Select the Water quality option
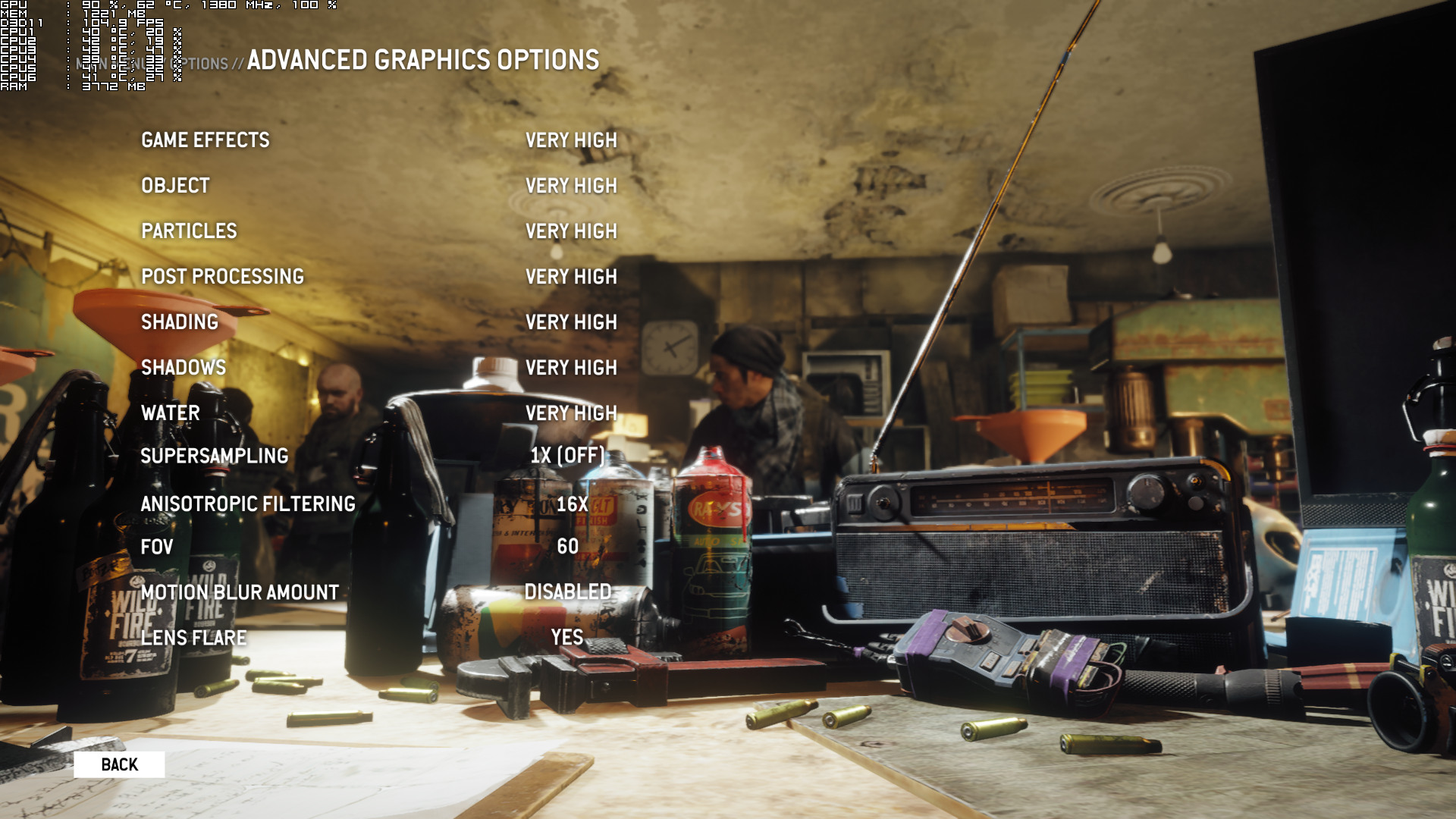The width and height of the screenshot is (1456, 819). (171, 413)
